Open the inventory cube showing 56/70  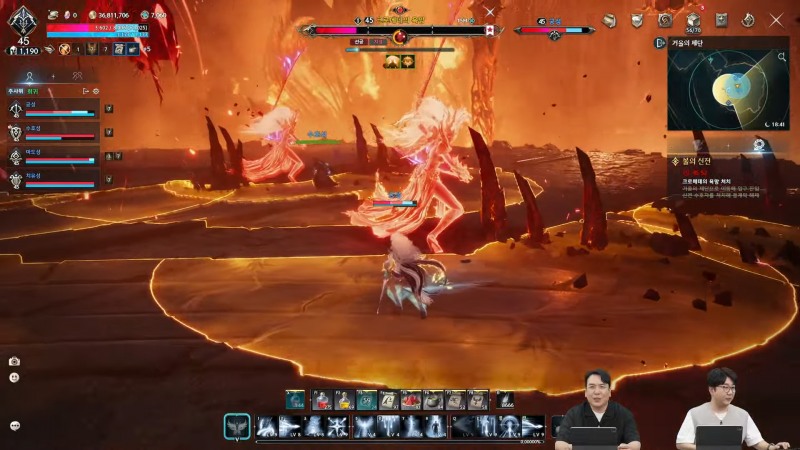tap(692, 20)
